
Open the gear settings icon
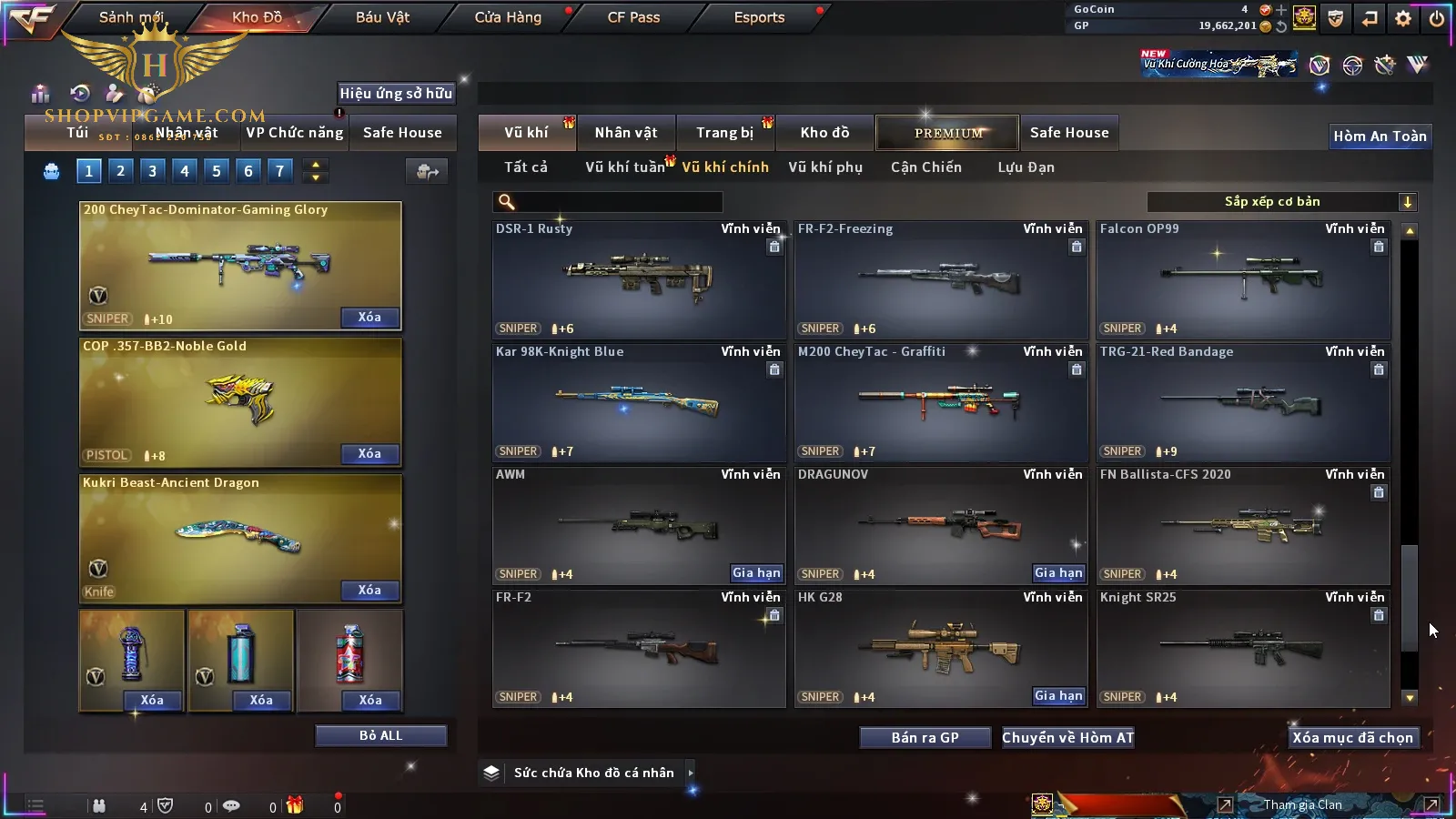pyautogui.click(x=1403, y=18)
